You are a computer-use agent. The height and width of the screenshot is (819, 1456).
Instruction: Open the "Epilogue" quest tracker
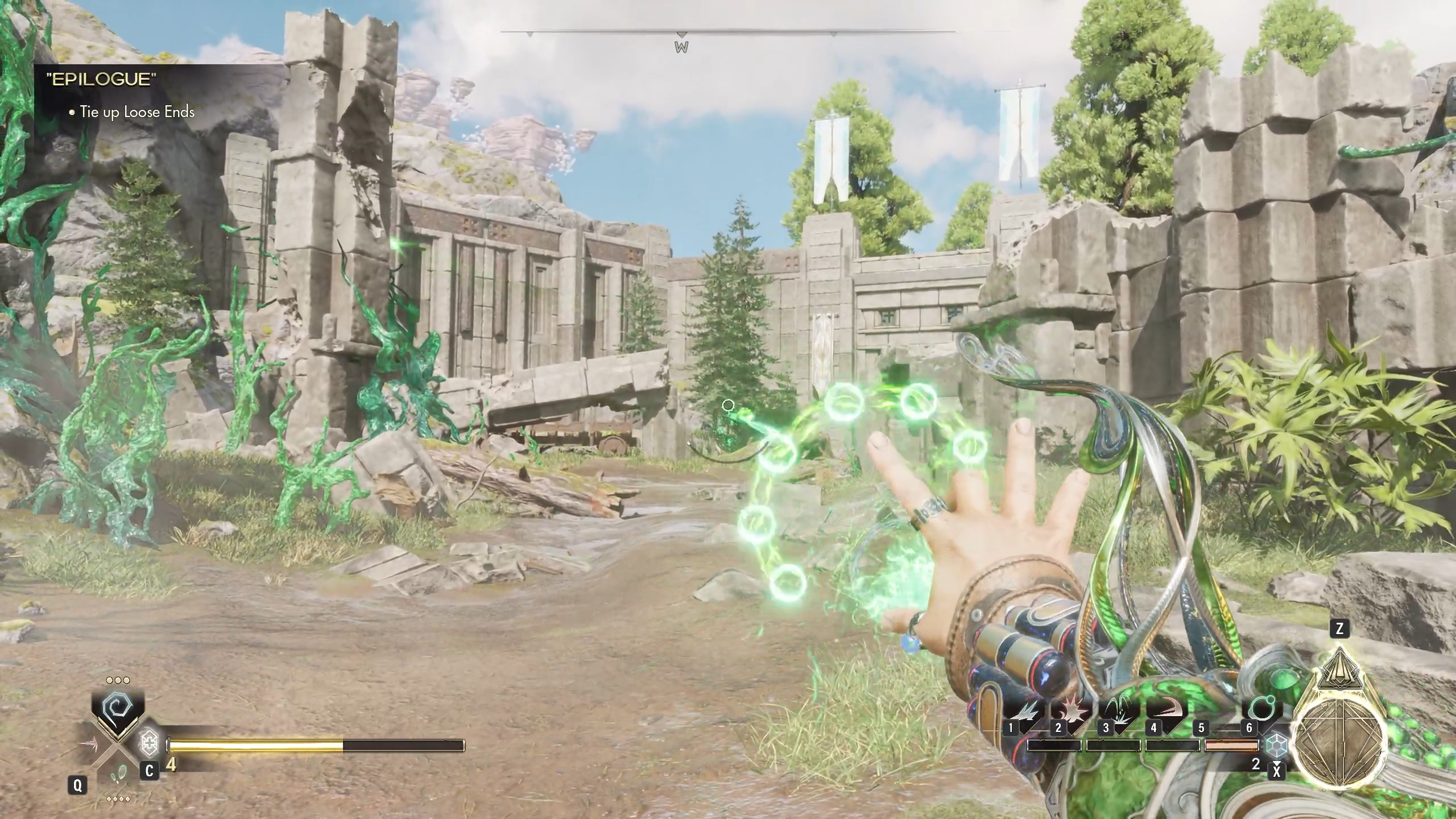pos(101,80)
